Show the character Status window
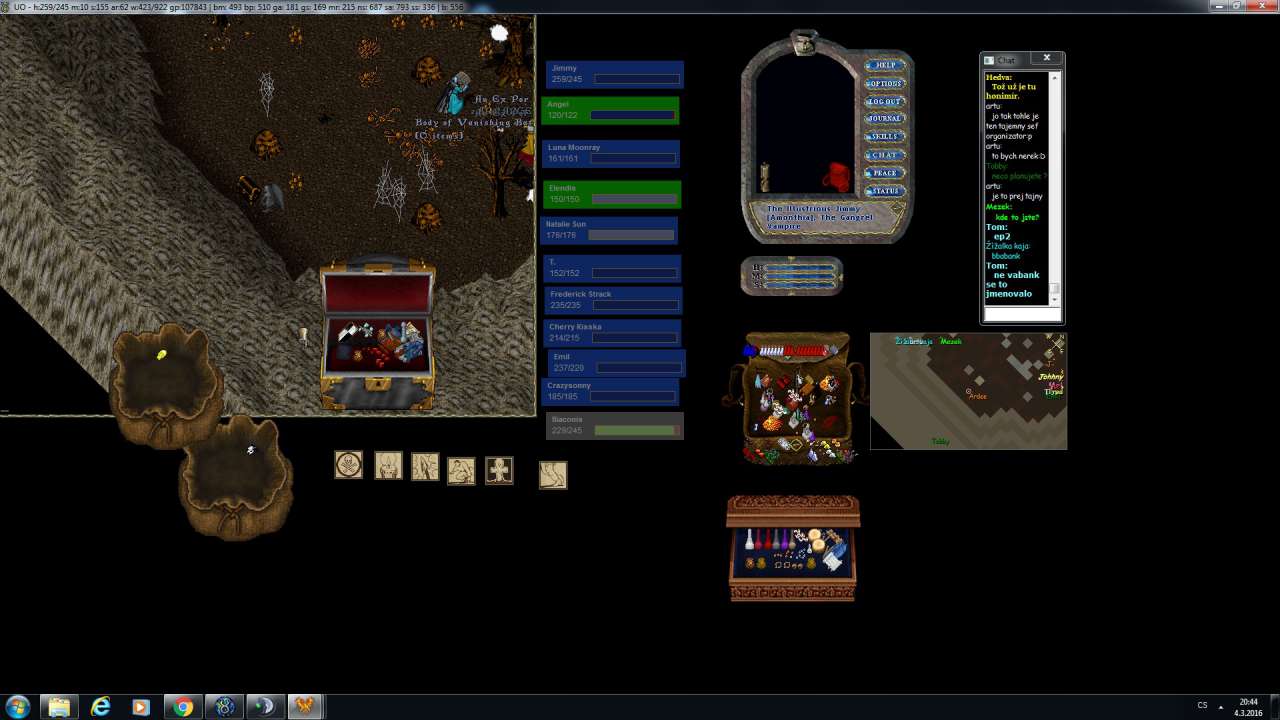 click(x=885, y=191)
